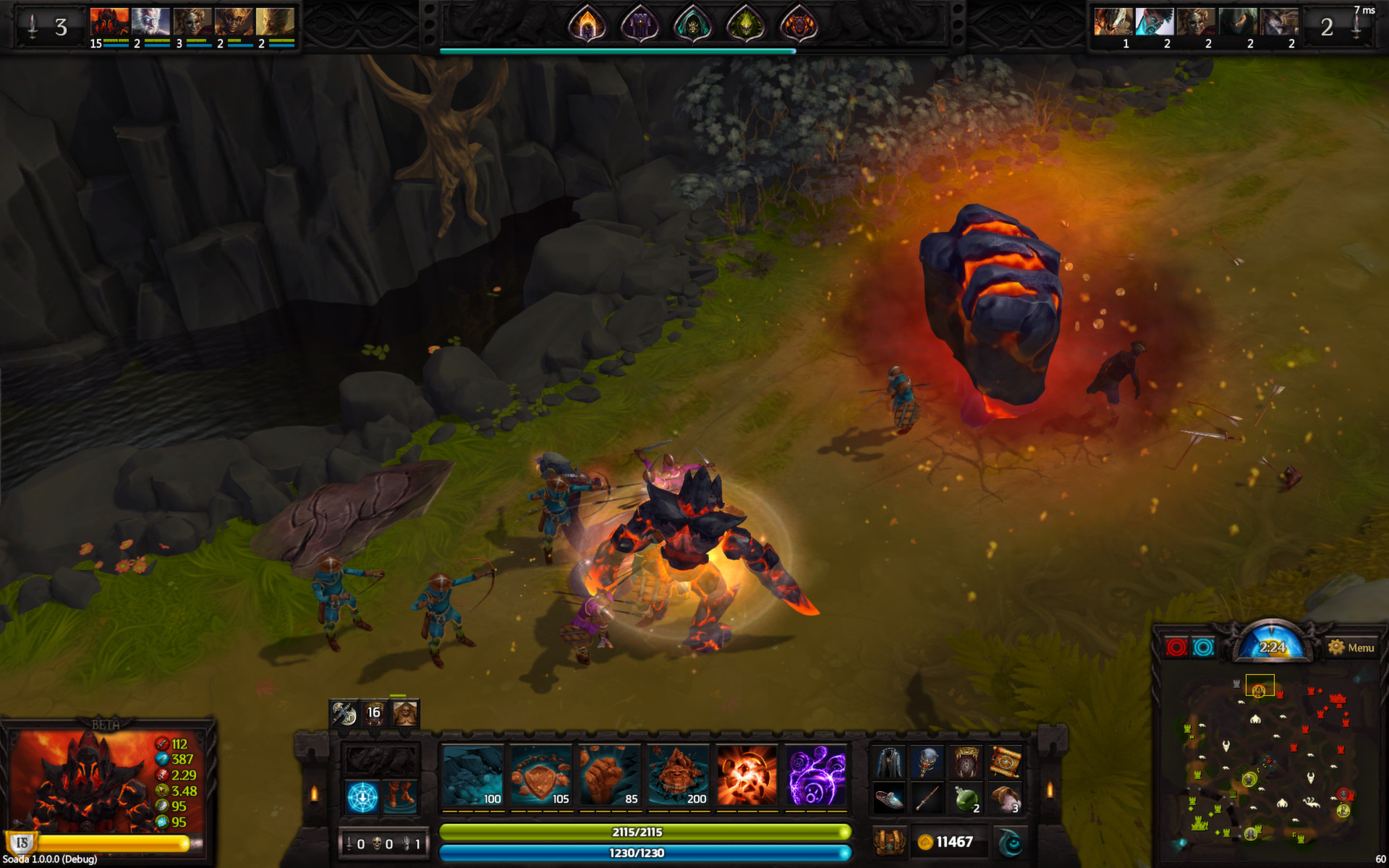1389x868 pixels.
Task: Click the blue swirl button beside gold
Action: [x=1010, y=842]
